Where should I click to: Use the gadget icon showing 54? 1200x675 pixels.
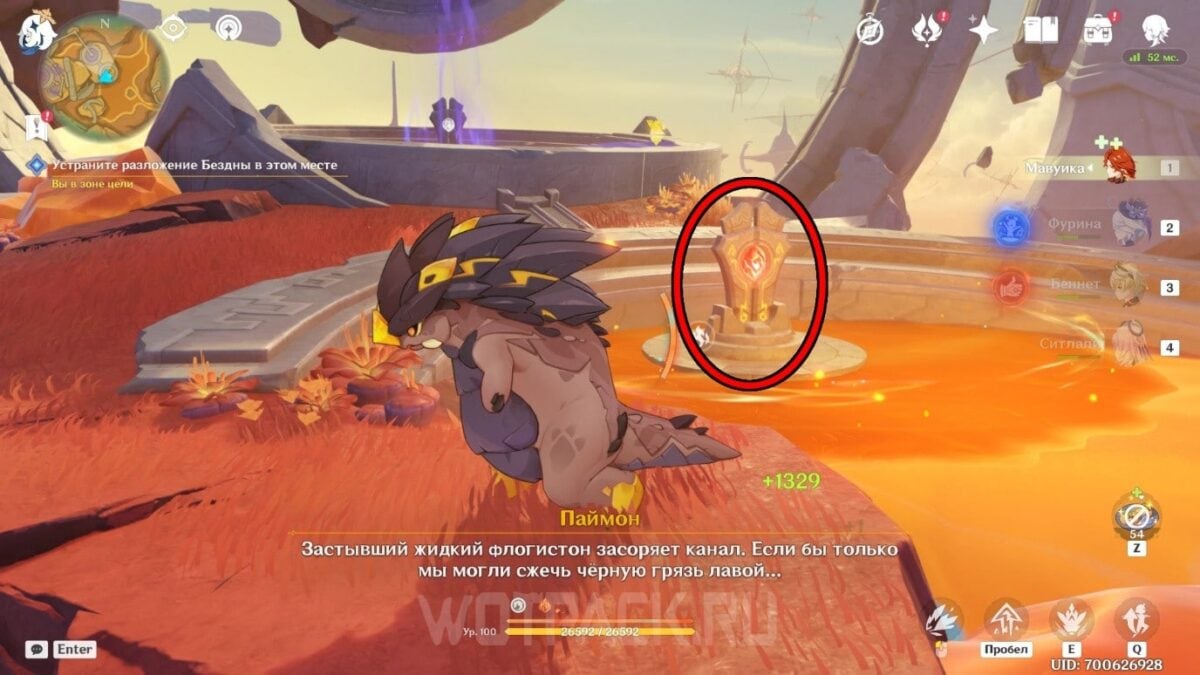1136,517
